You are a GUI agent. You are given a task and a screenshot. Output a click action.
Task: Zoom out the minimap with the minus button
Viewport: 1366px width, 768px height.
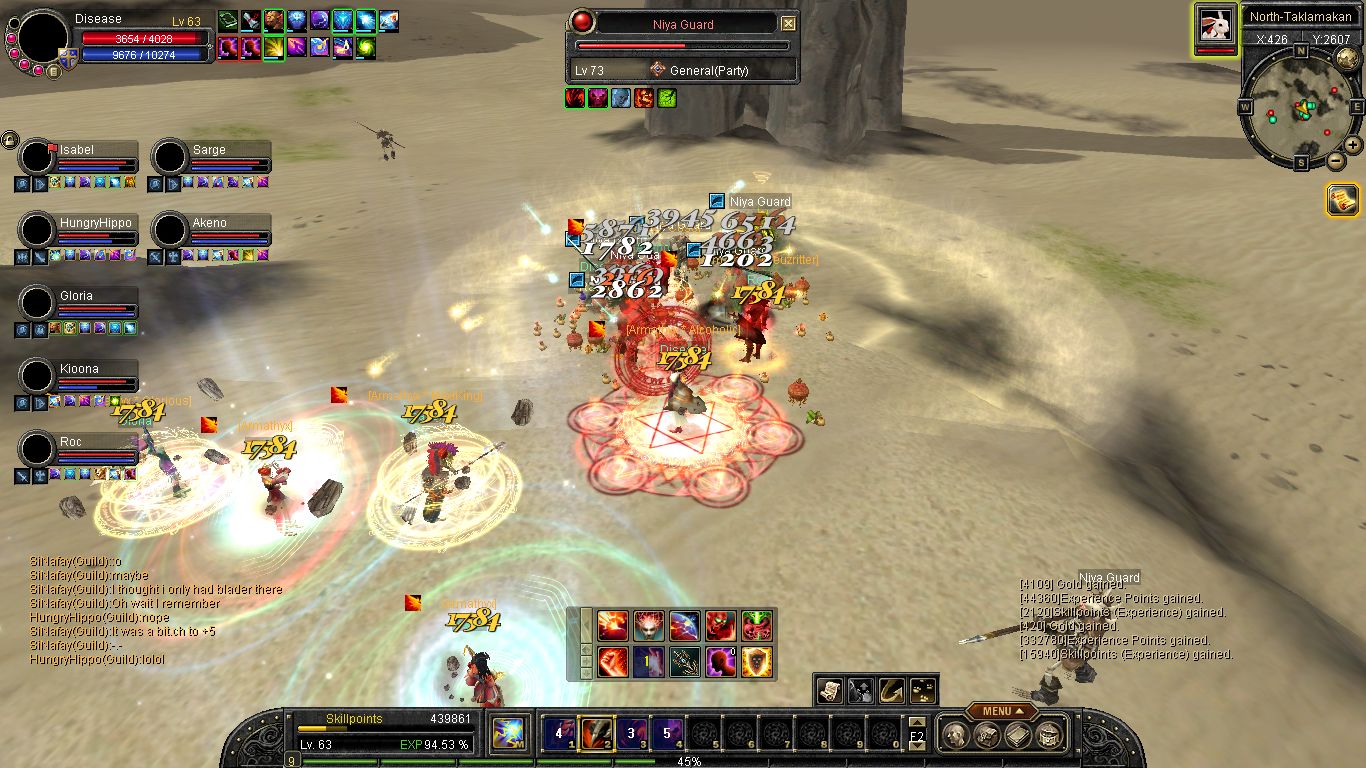coord(1336,161)
